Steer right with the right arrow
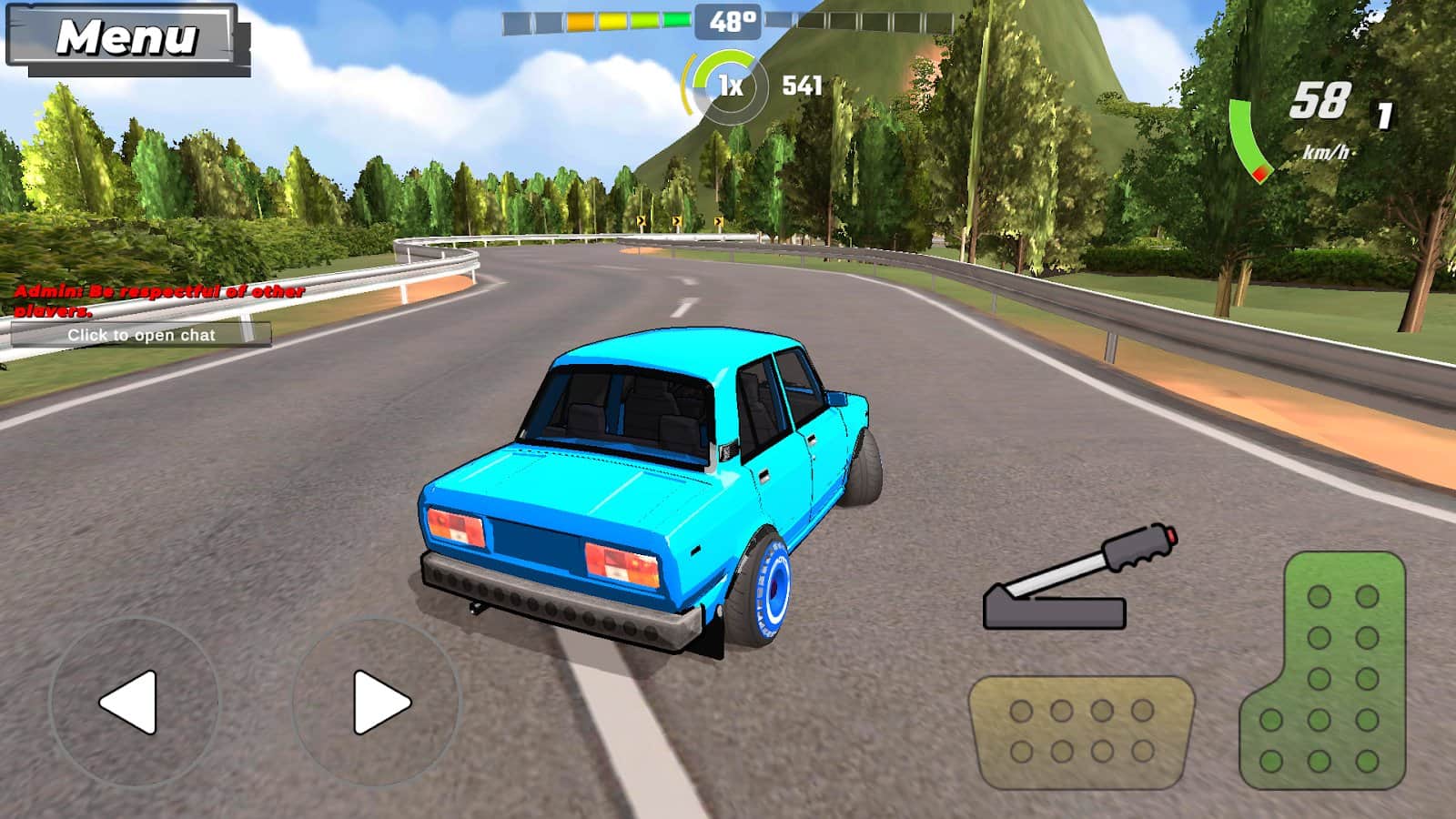 tap(377, 702)
